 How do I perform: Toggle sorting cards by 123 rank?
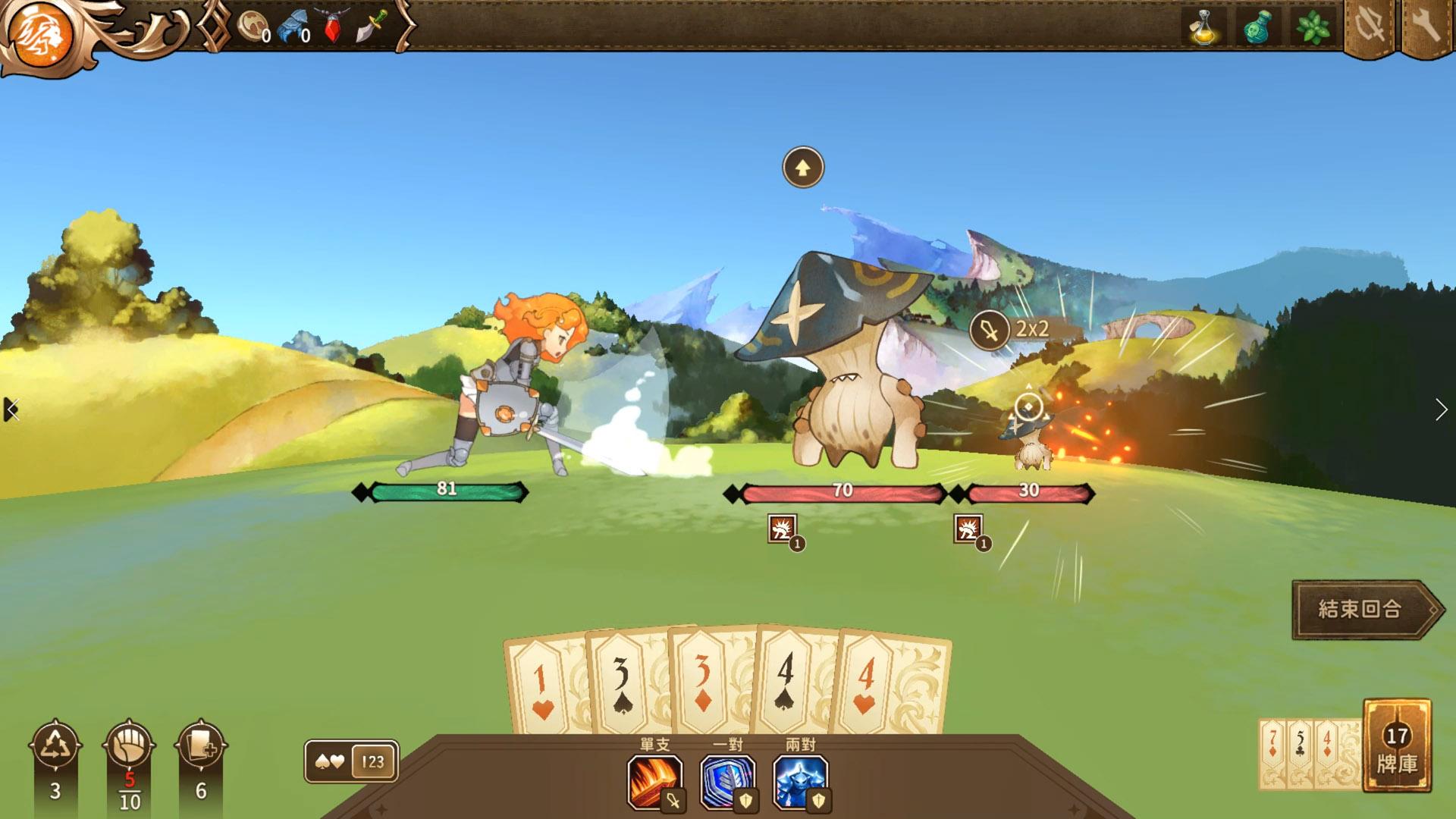(x=372, y=761)
